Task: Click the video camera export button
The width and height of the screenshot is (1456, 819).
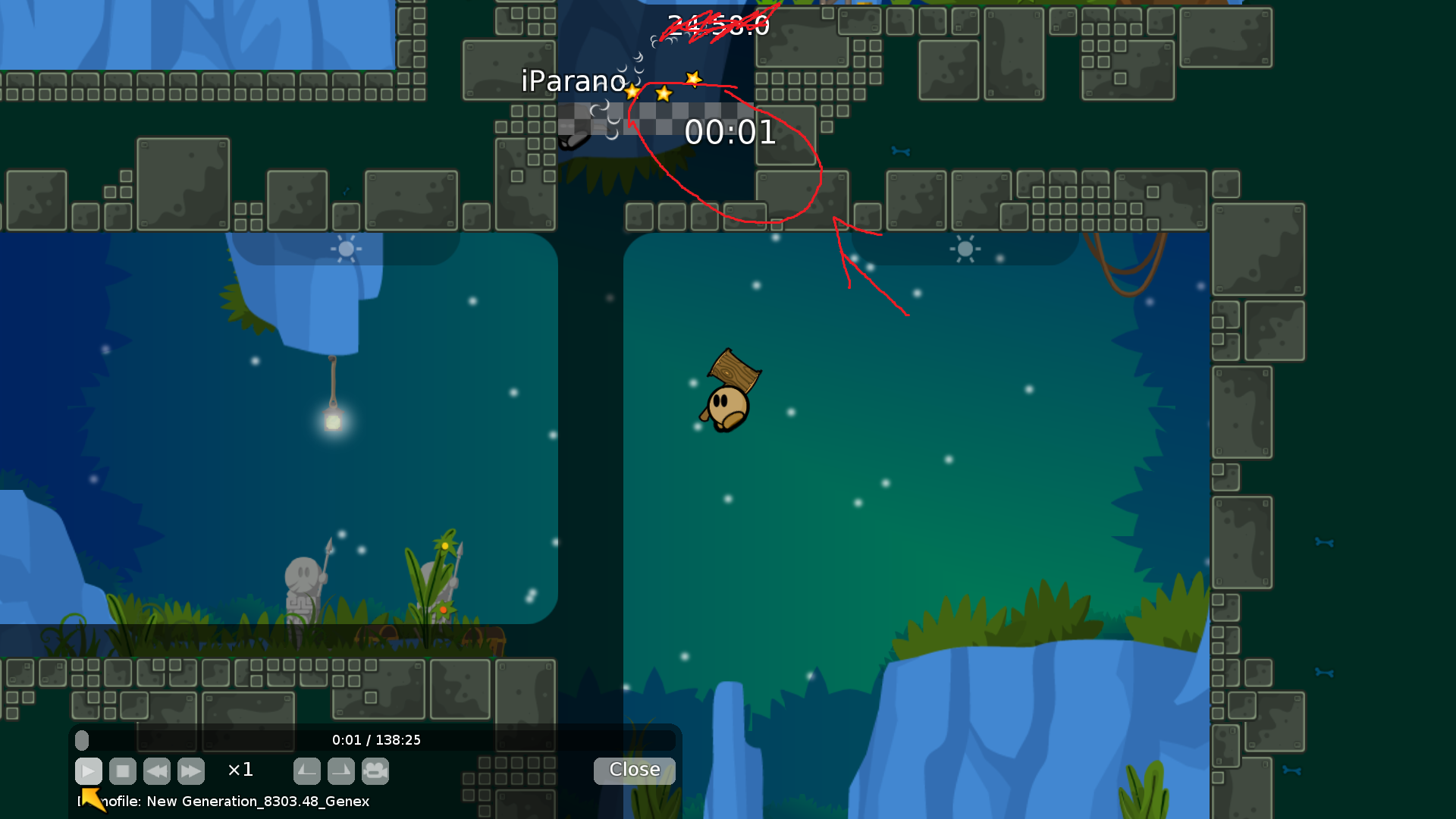Action: [x=375, y=771]
